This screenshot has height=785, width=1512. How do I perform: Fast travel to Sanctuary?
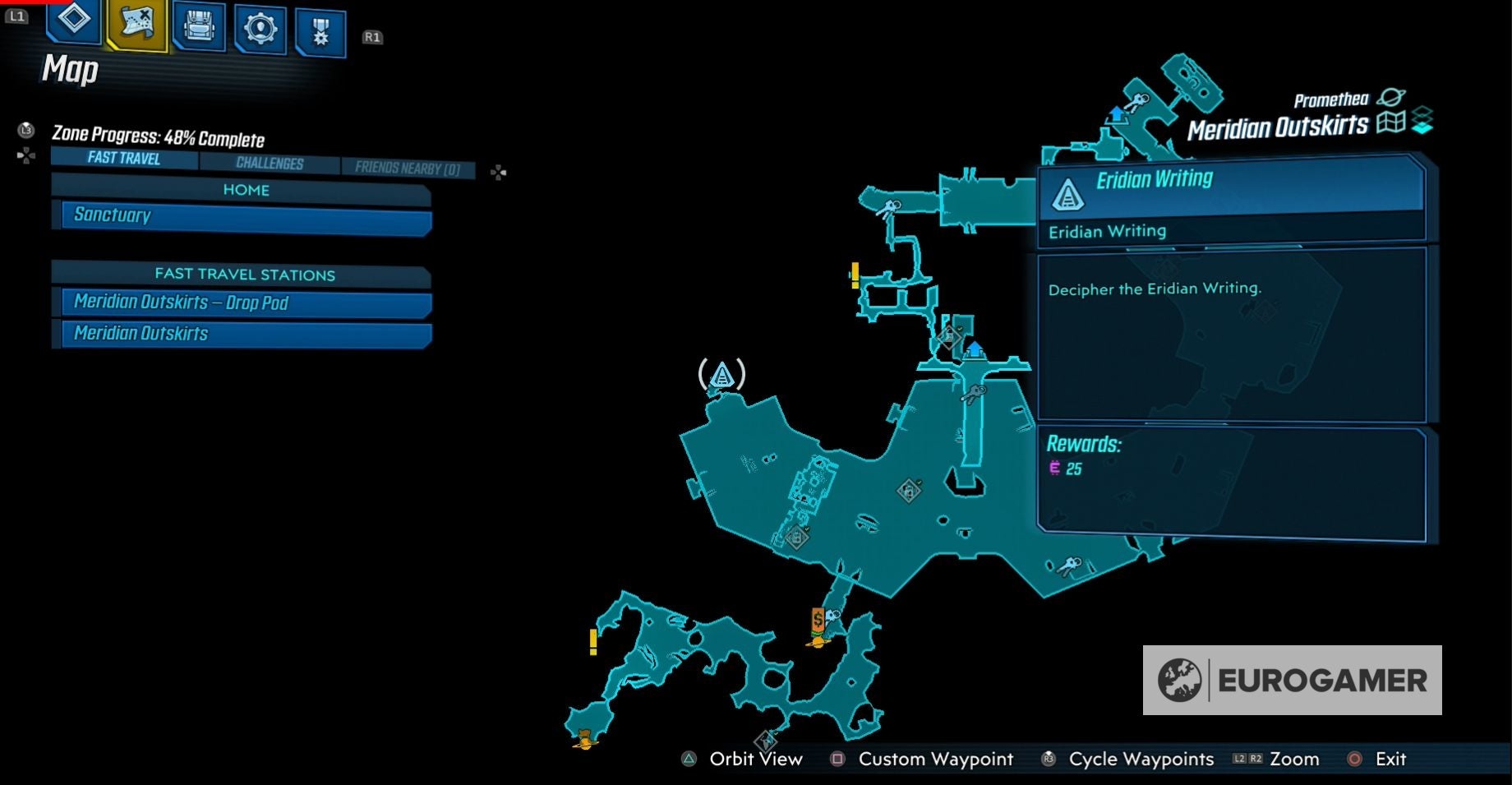pos(241,215)
